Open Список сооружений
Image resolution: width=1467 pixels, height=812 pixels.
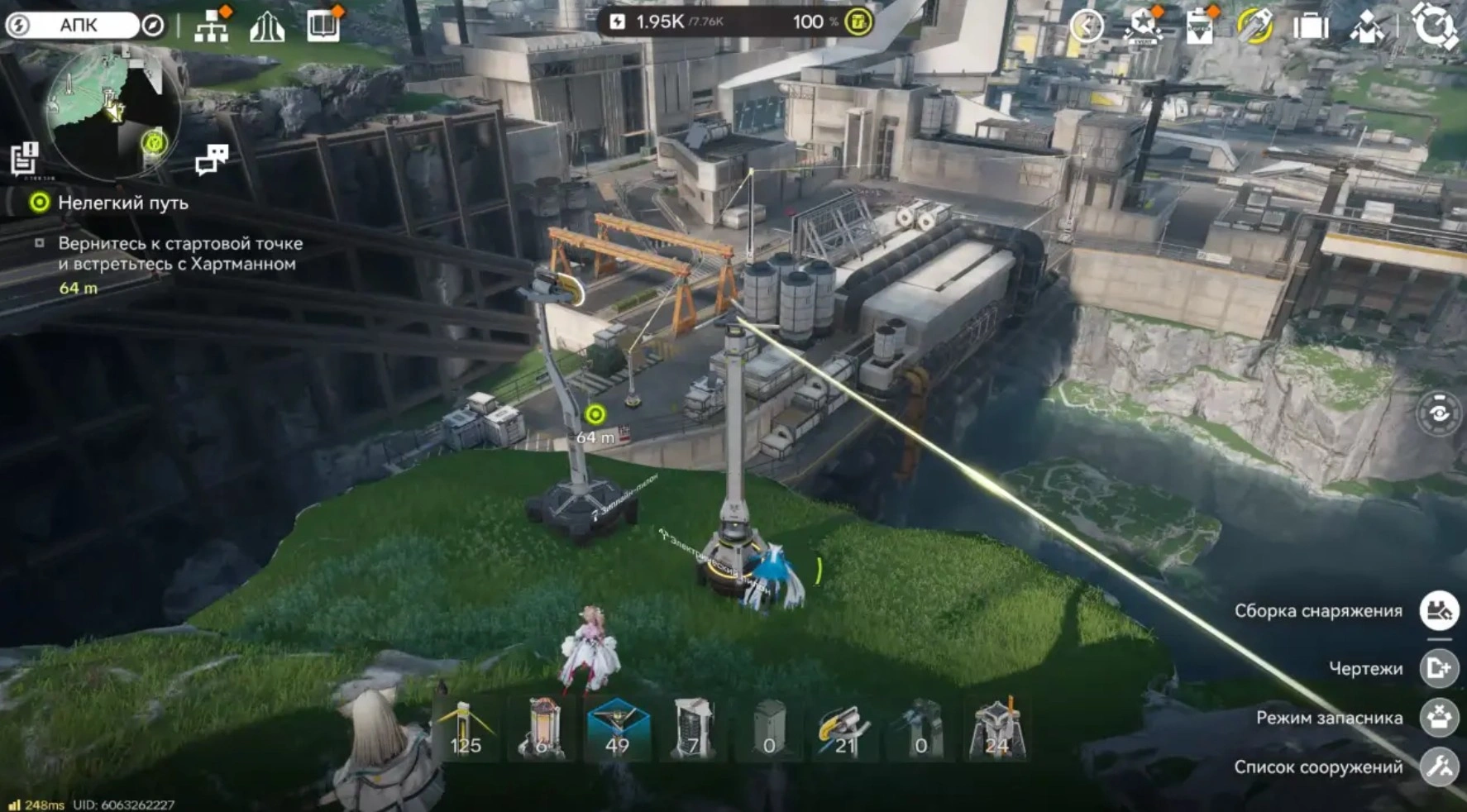(x=1439, y=767)
